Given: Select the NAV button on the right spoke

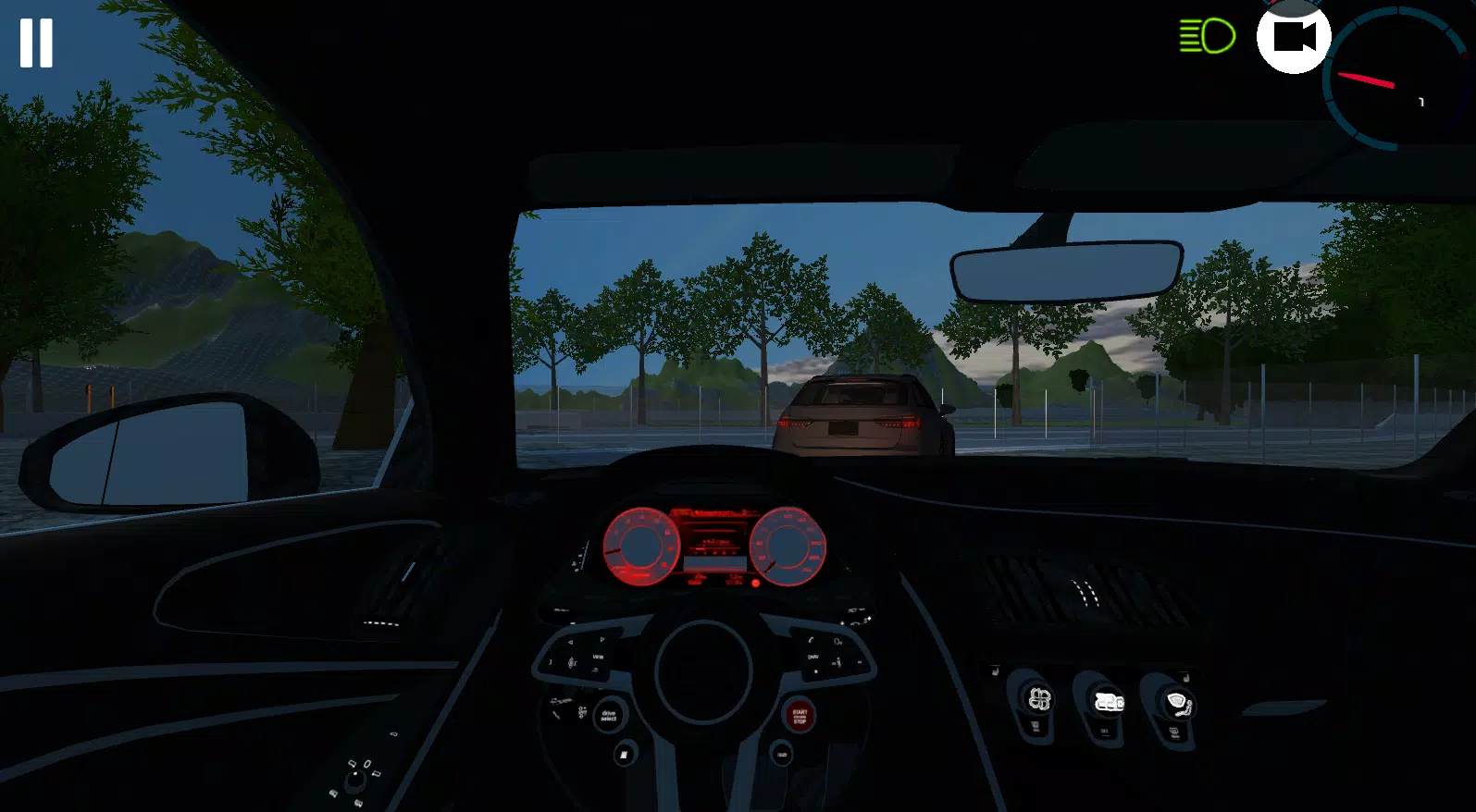Looking at the screenshot, I should point(812,657).
